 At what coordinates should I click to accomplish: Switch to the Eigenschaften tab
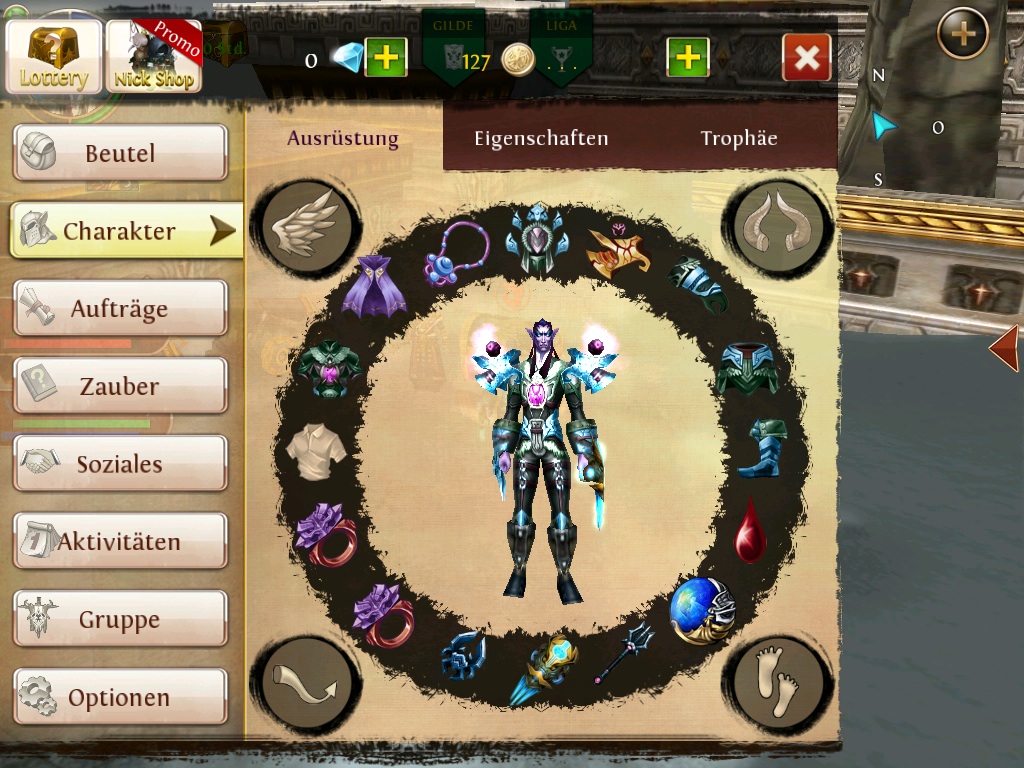(541, 139)
